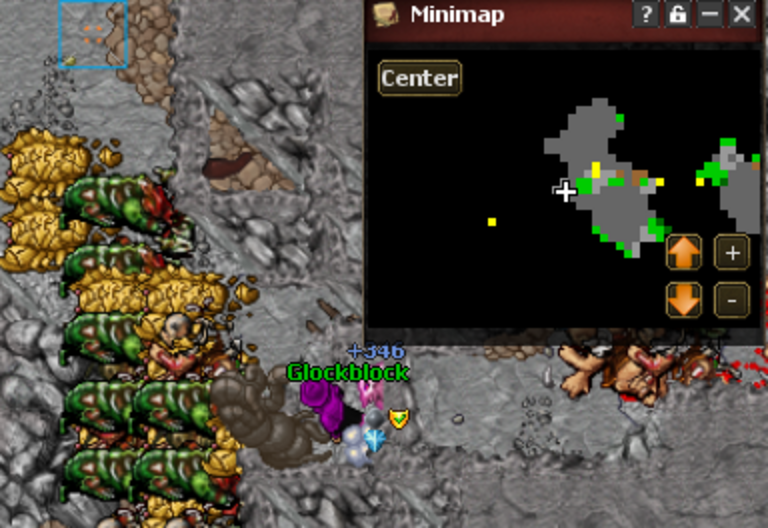Select the white crosshair marker on the minimap
Image resolution: width=768 pixels, height=528 pixels.
coord(566,191)
